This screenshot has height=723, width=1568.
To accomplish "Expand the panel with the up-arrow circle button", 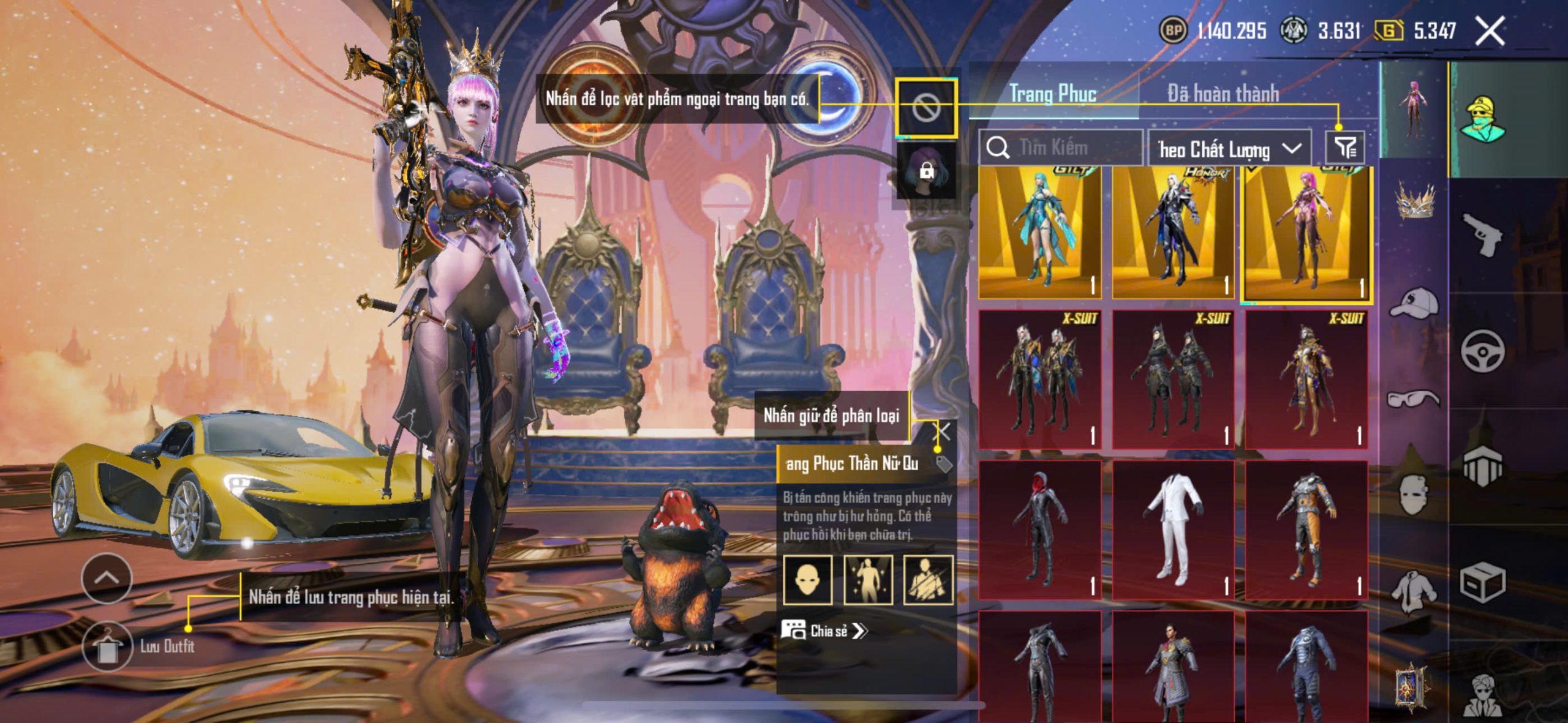I will 107,577.
